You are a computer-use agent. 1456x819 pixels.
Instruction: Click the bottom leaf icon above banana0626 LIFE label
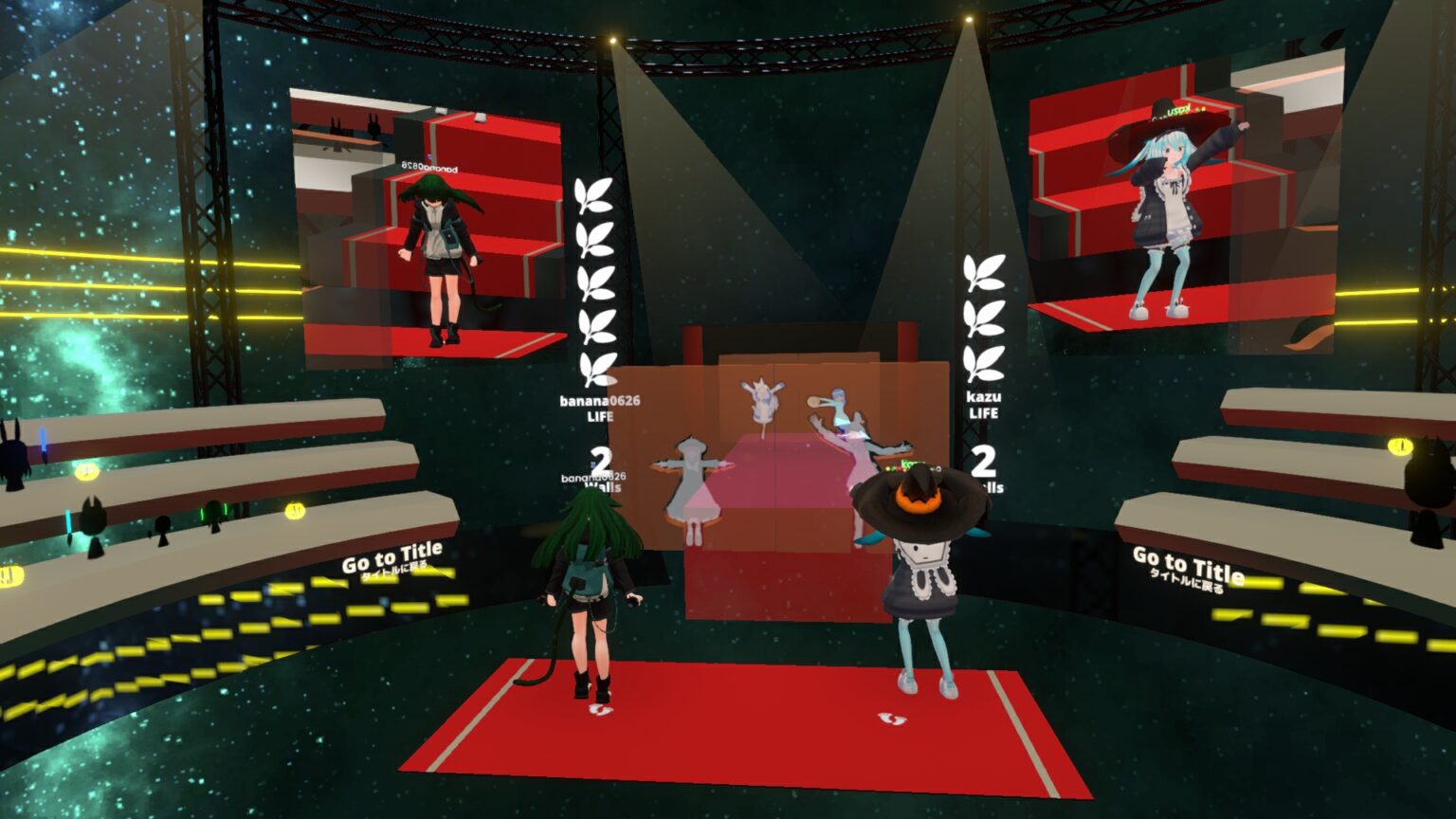595,365
